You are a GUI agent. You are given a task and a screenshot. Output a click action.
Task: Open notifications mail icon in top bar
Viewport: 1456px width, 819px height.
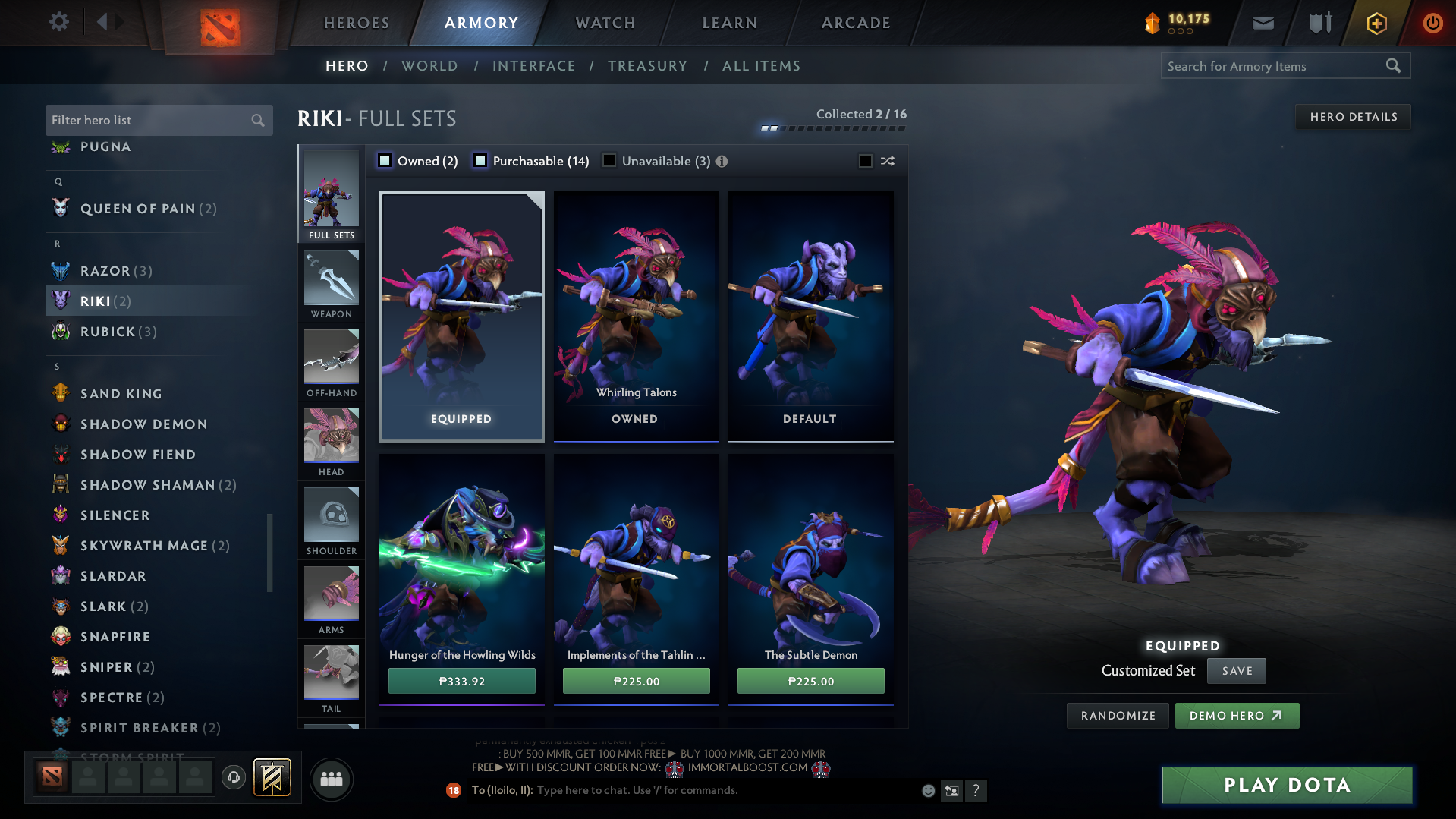click(1262, 22)
